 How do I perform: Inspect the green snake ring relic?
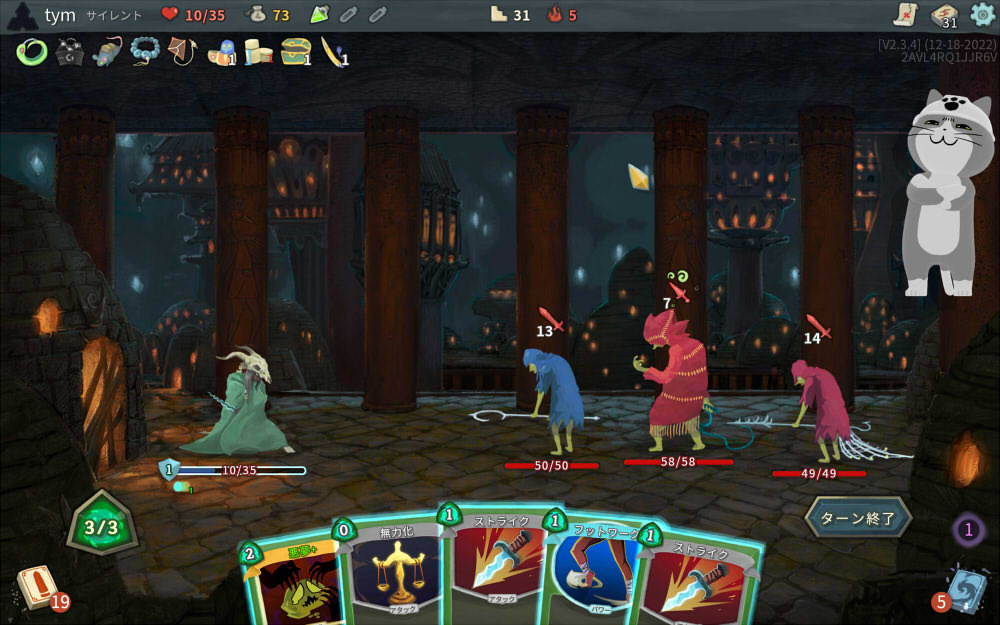pyautogui.click(x=32, y=51)
